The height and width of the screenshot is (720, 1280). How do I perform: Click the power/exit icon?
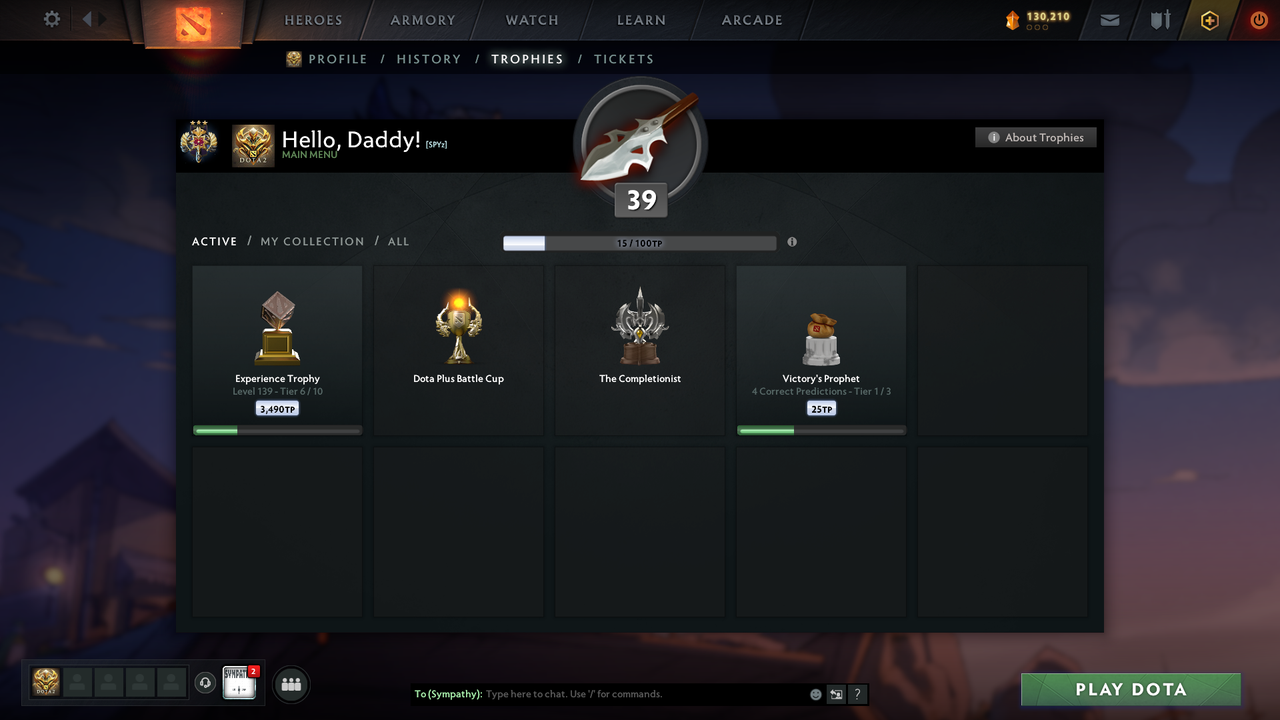point(1258,20)
